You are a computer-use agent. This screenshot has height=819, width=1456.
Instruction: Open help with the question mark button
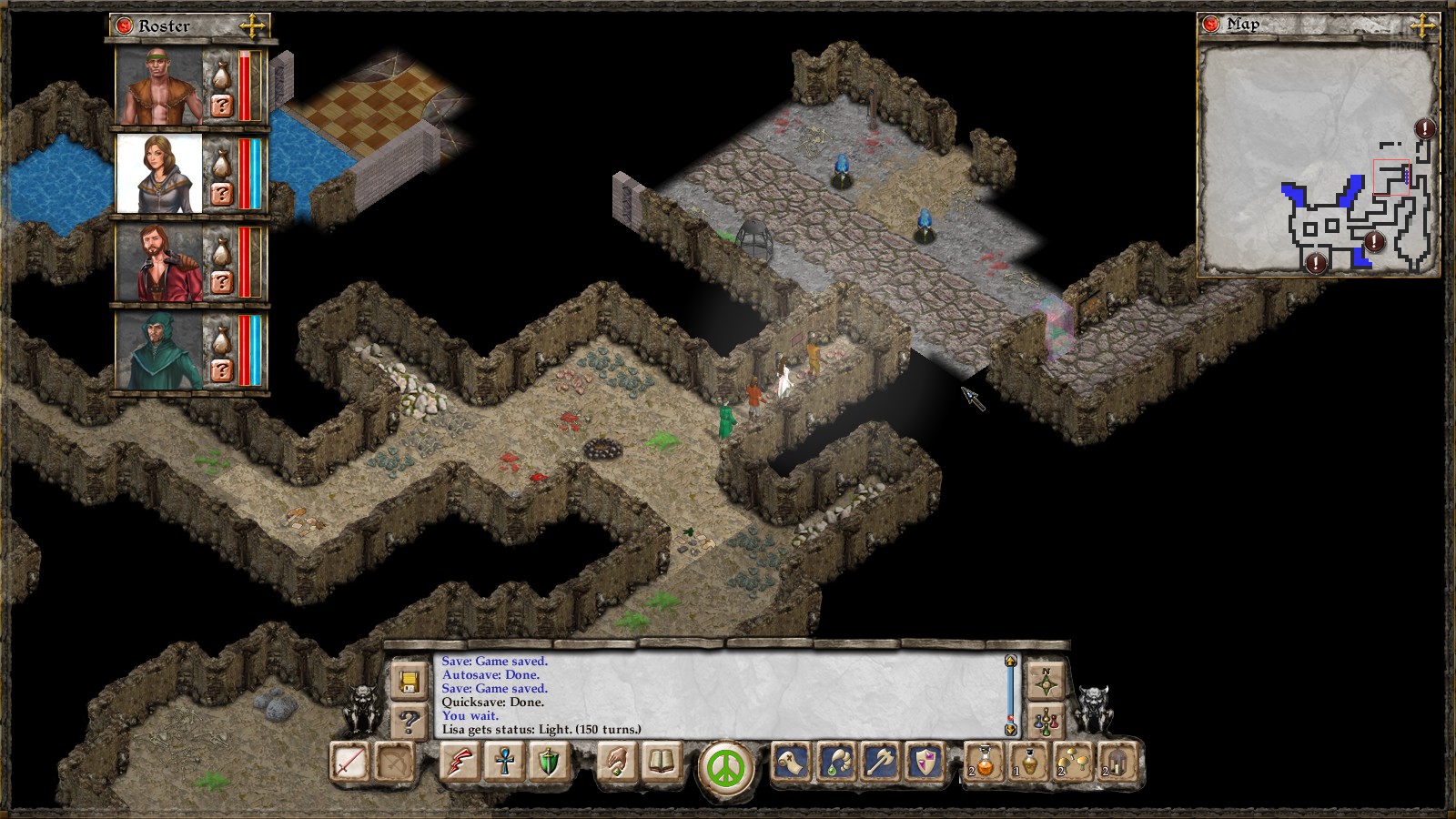pos(409,722)
